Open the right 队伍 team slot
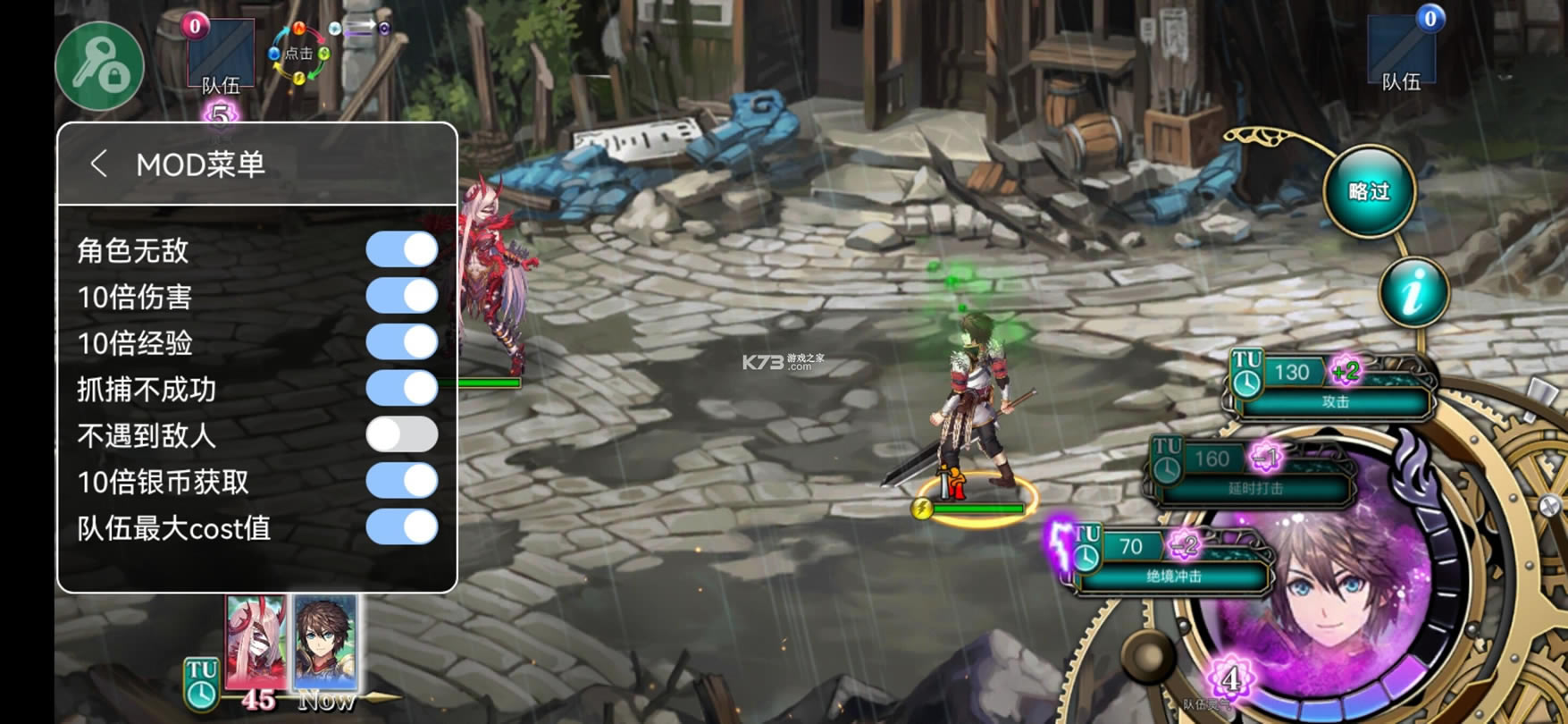 1402,52
